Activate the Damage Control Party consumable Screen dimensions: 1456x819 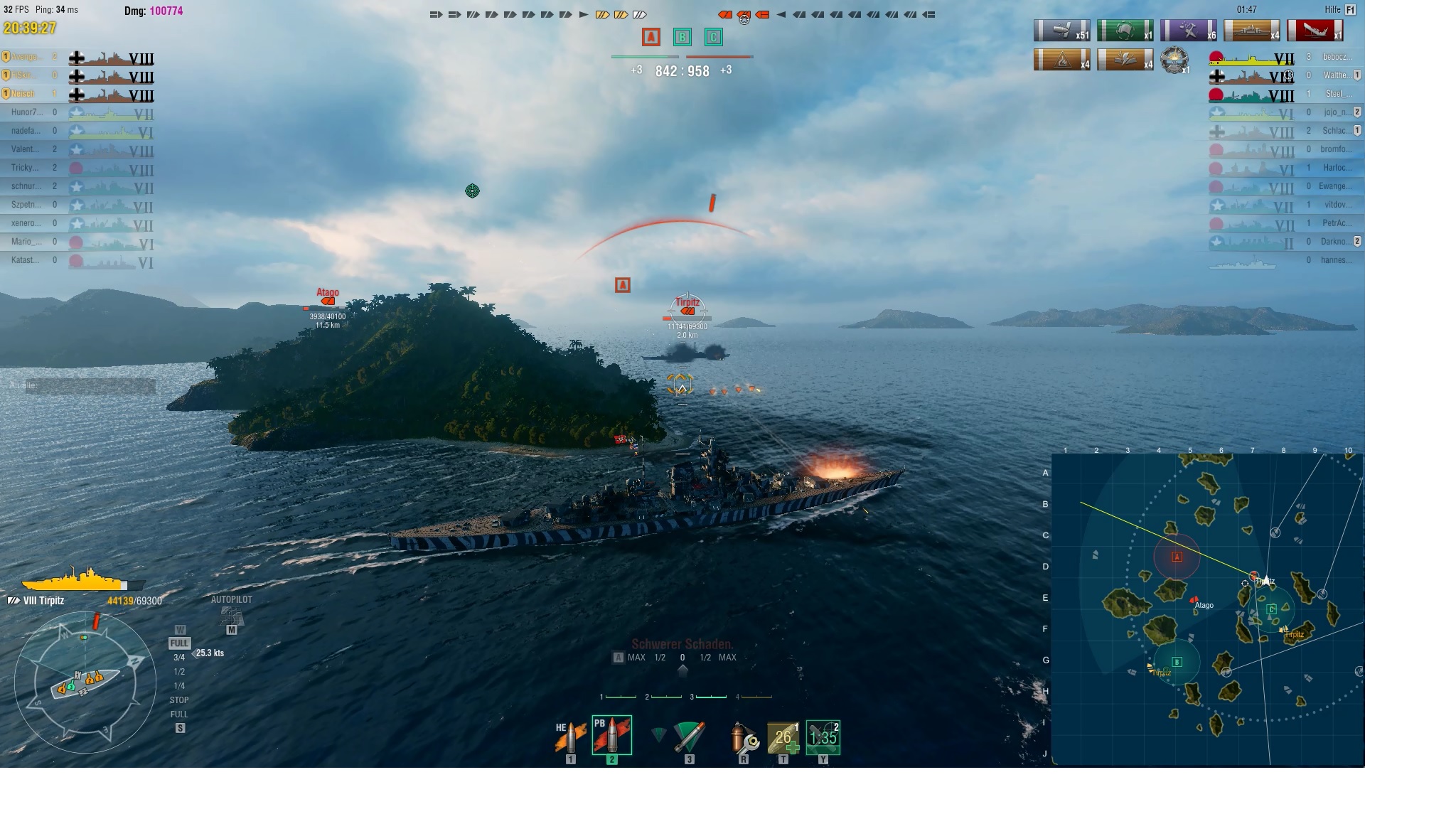click(x=744, y=737)
